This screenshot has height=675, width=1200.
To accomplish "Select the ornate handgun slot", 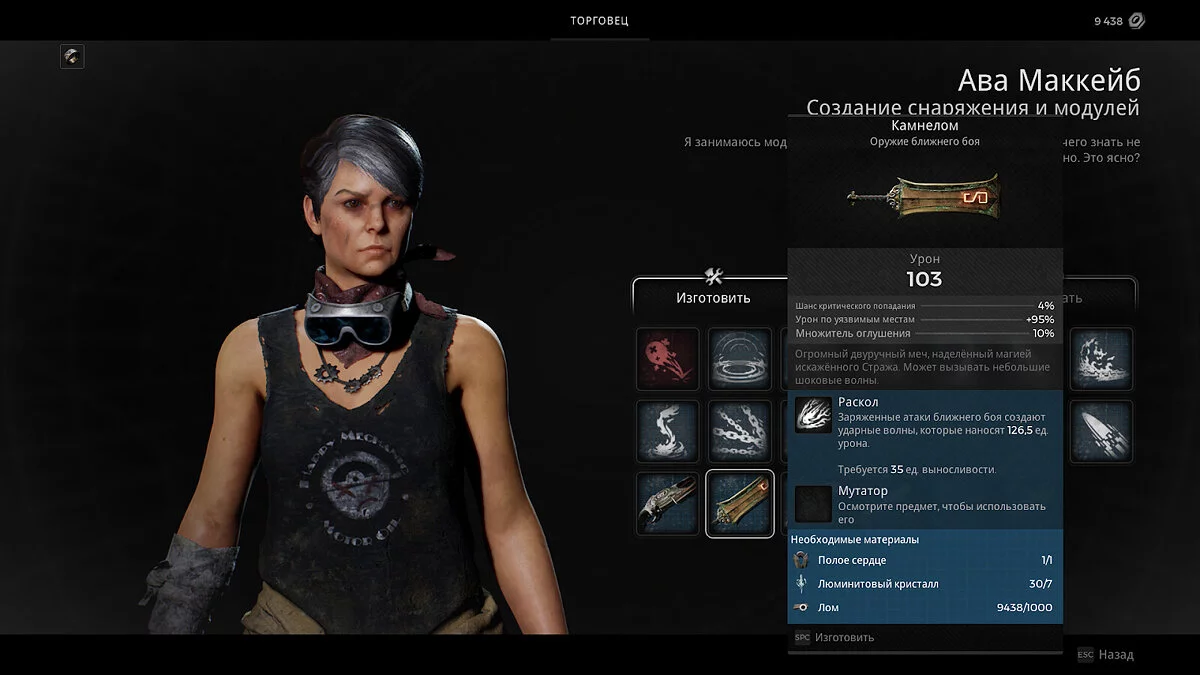I will (x=667, y=504).
